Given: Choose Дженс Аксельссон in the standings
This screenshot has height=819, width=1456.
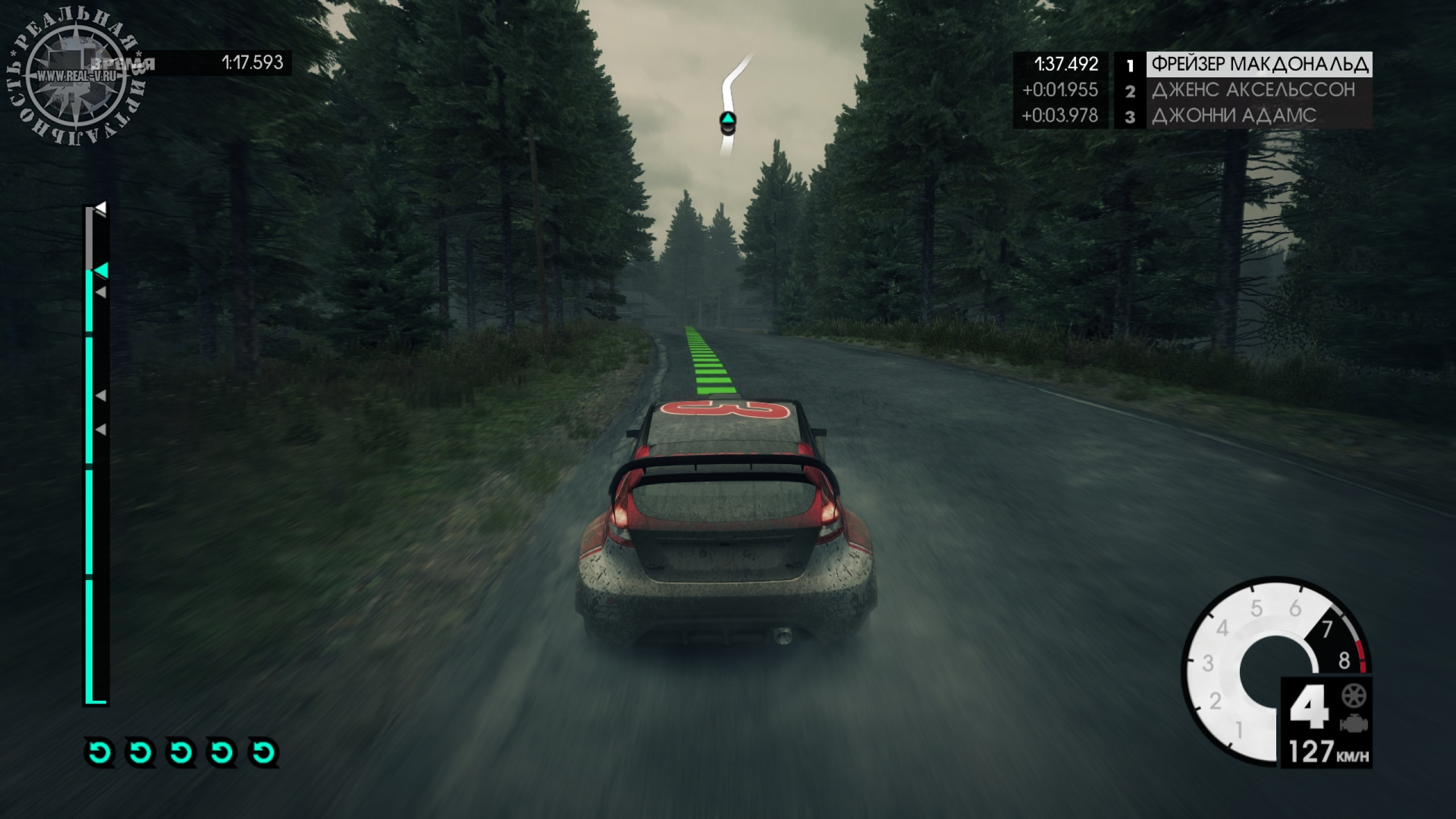Looking at the screenshot, I should coord(1253,90).
